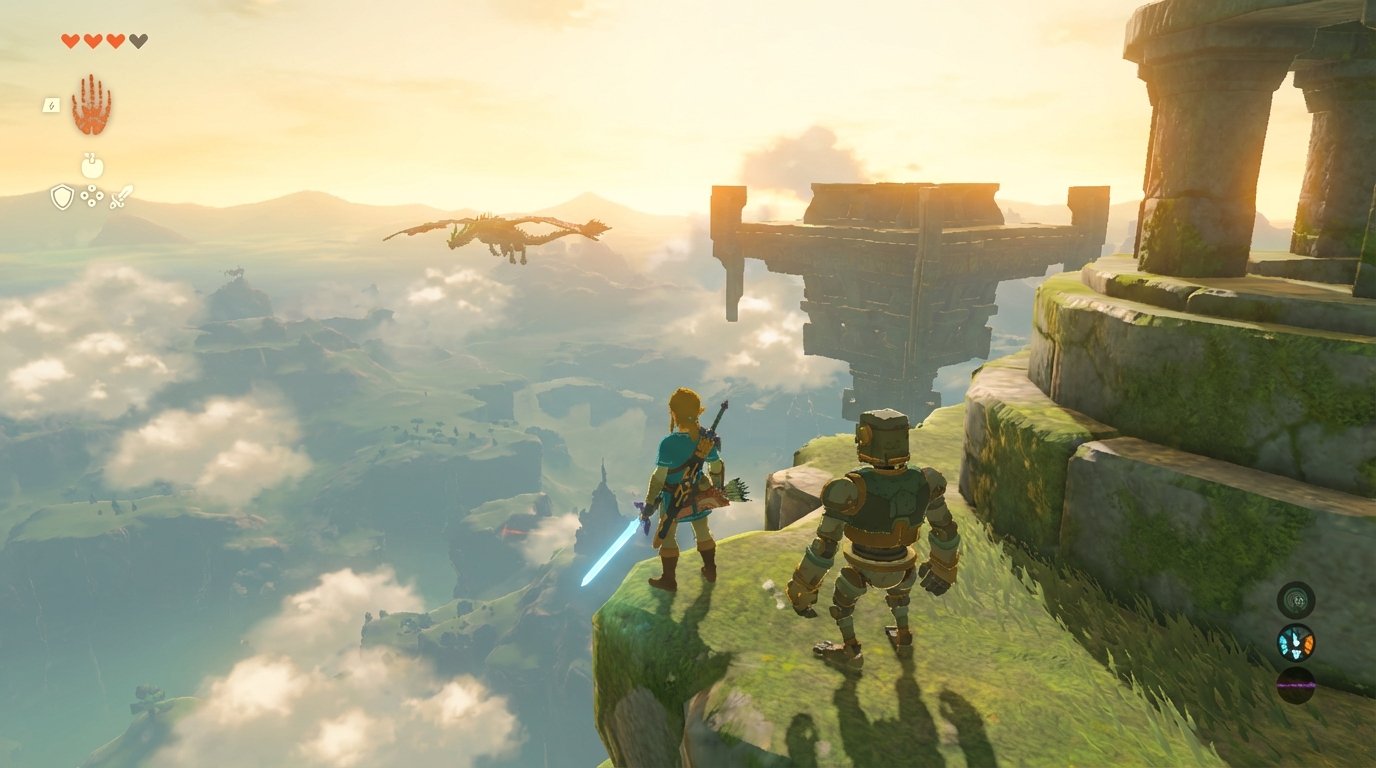Click the L button prompt beside the hand
This screenshot has height=768, width=1376.
click(50, 105)
